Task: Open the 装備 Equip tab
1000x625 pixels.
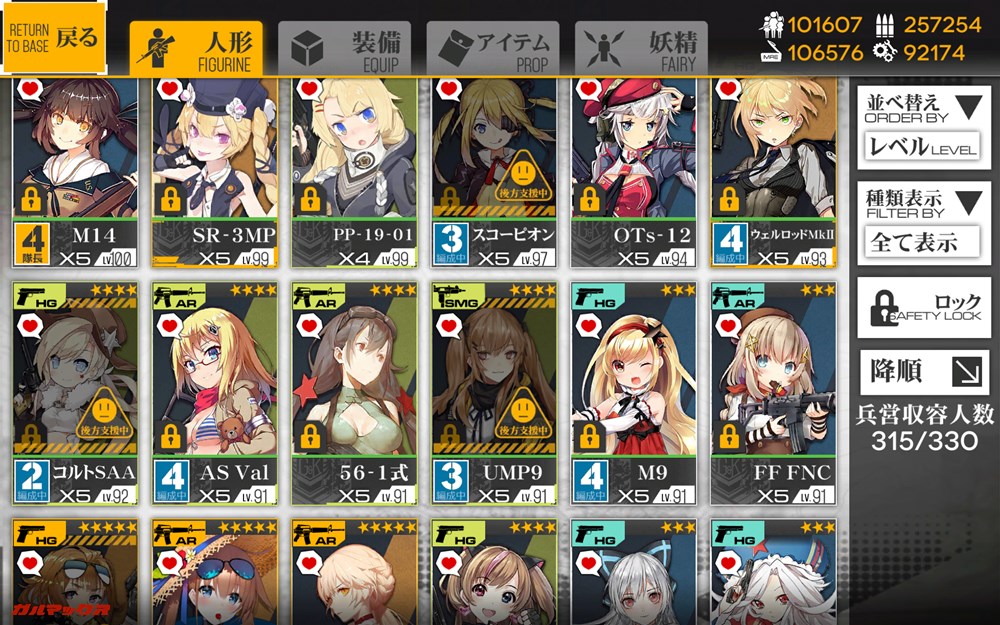Action: tap(344, 47)
